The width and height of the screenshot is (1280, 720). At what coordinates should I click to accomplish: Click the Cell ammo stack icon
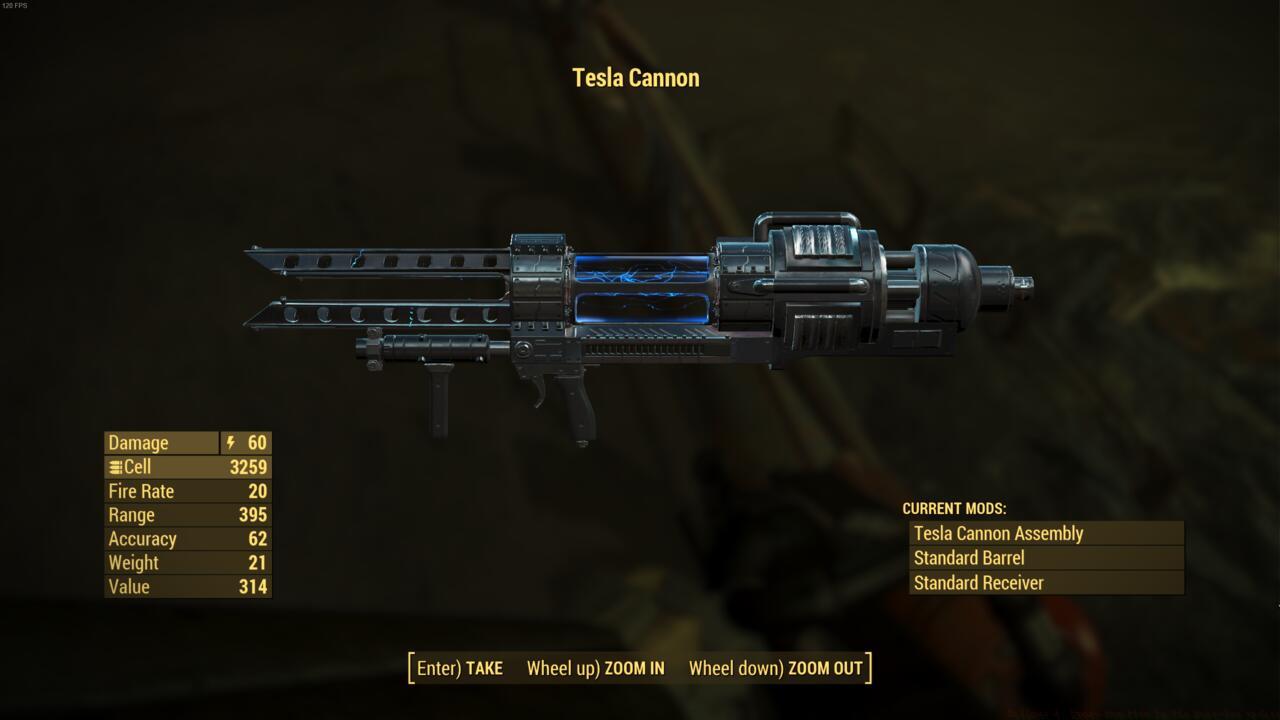115,466
